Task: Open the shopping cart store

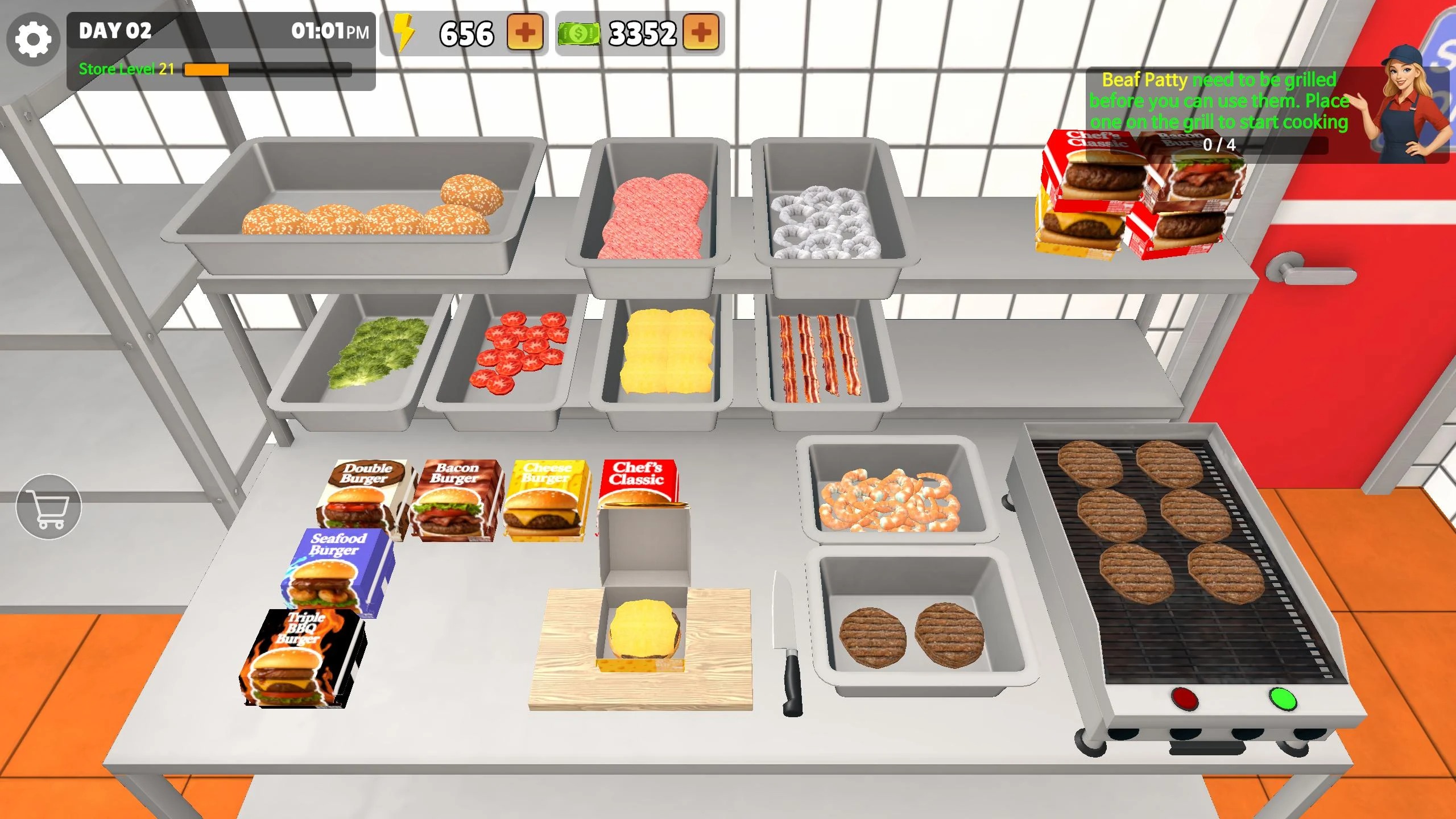Action: tap(49, 507)
